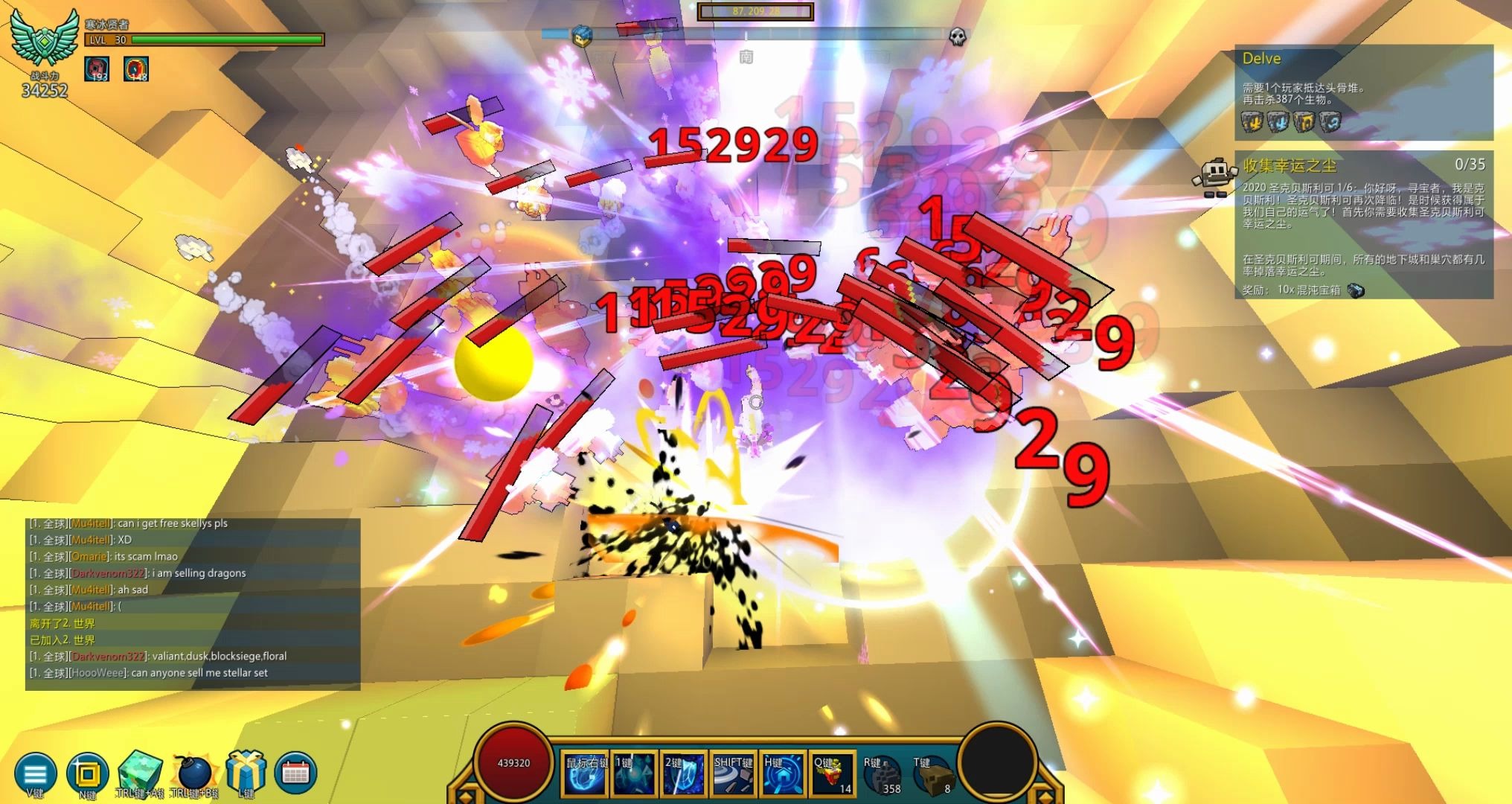Select the dark block item showing 358
Viewport: 1512px width, 804px height.
point(882,775)
